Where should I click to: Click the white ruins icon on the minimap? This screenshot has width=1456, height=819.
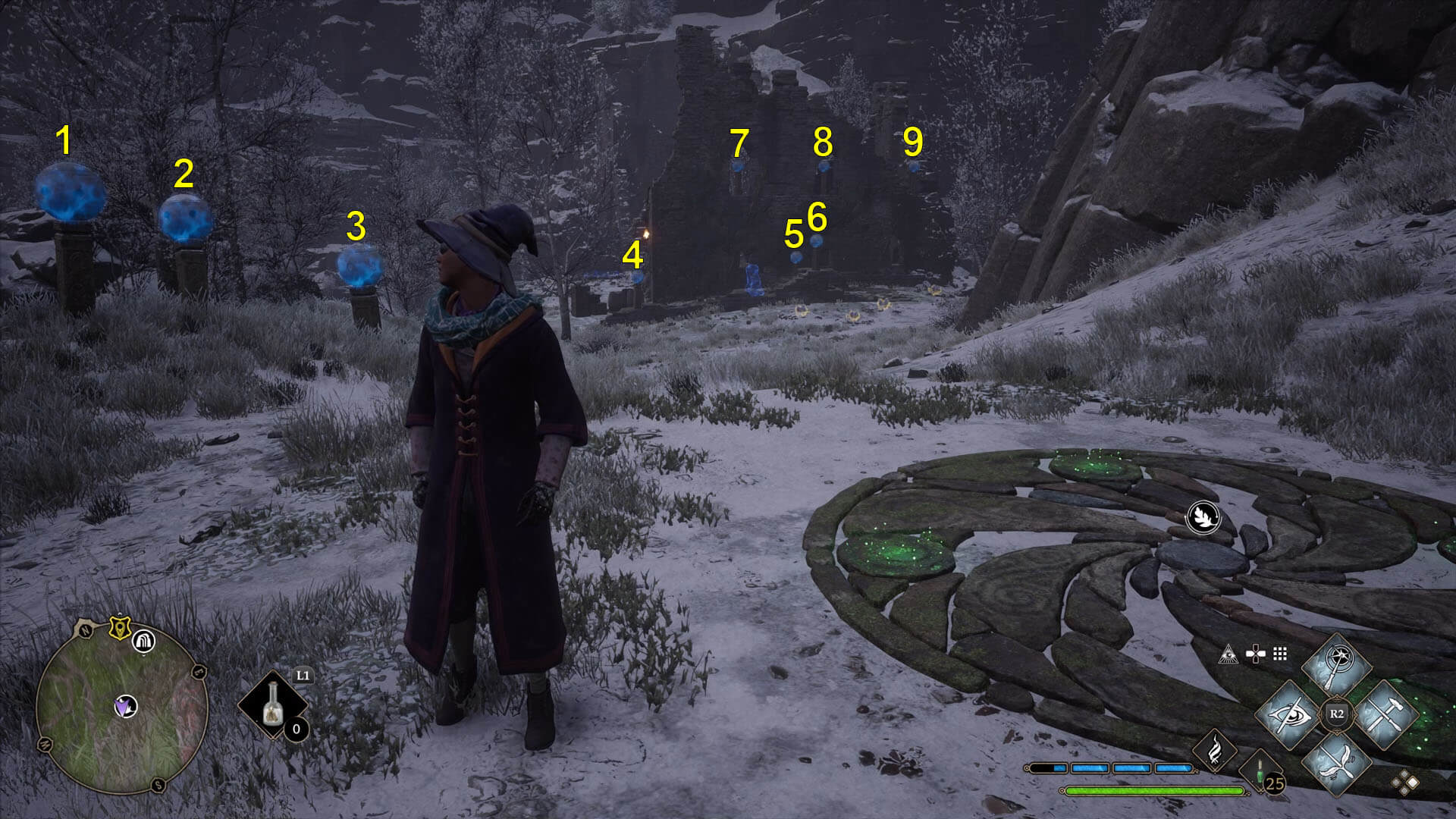(x=144, y=643)
